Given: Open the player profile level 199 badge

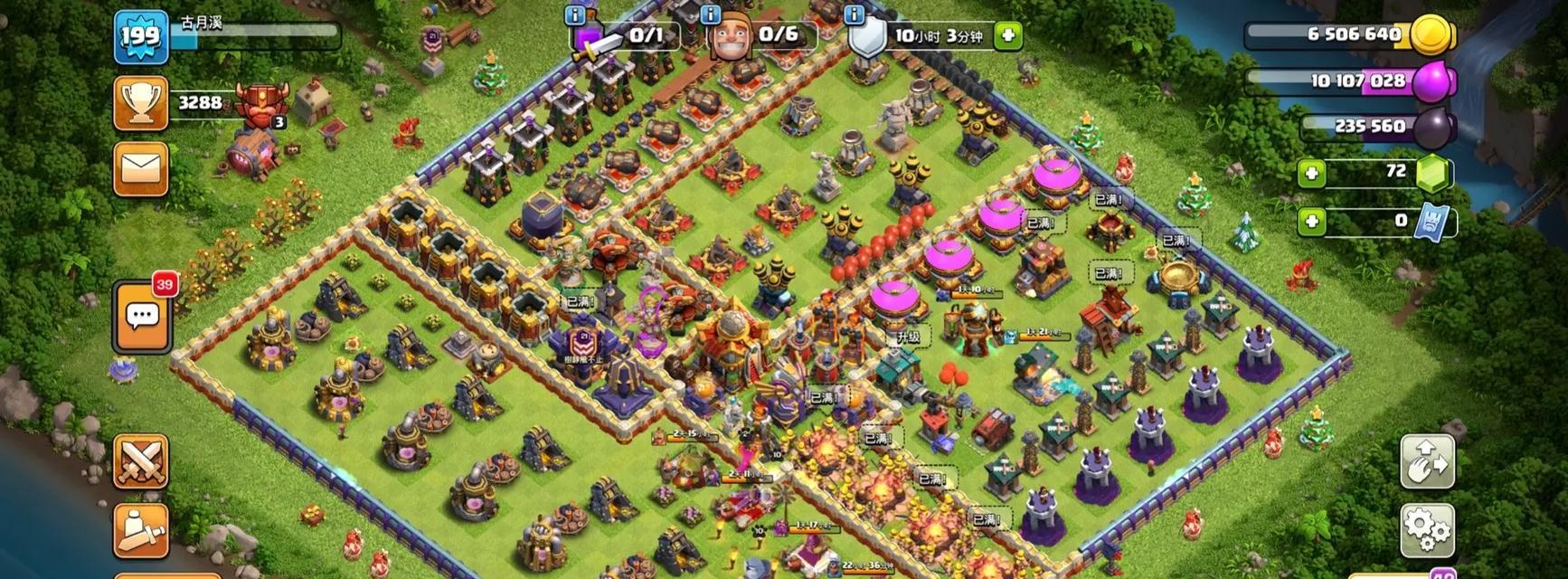Looking at the screenshot, I should tap(140, 37).
